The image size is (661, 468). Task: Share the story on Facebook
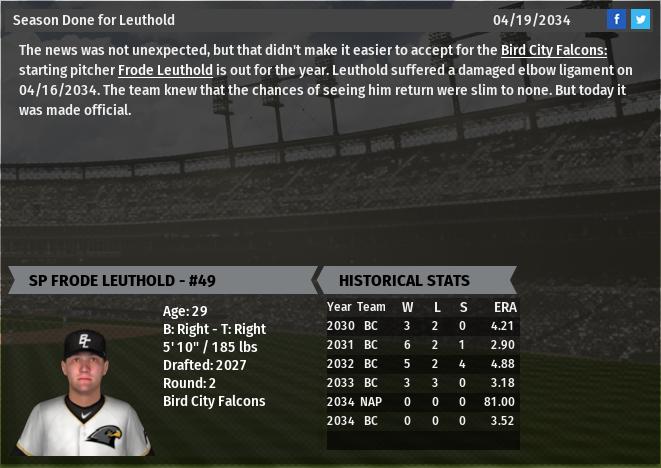point(617,19)
